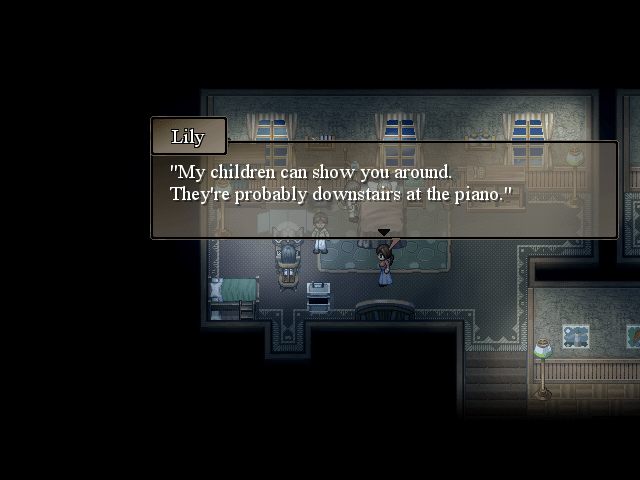
Task: Click the dialogue continue arrow
Action: (x=383, y=233)
